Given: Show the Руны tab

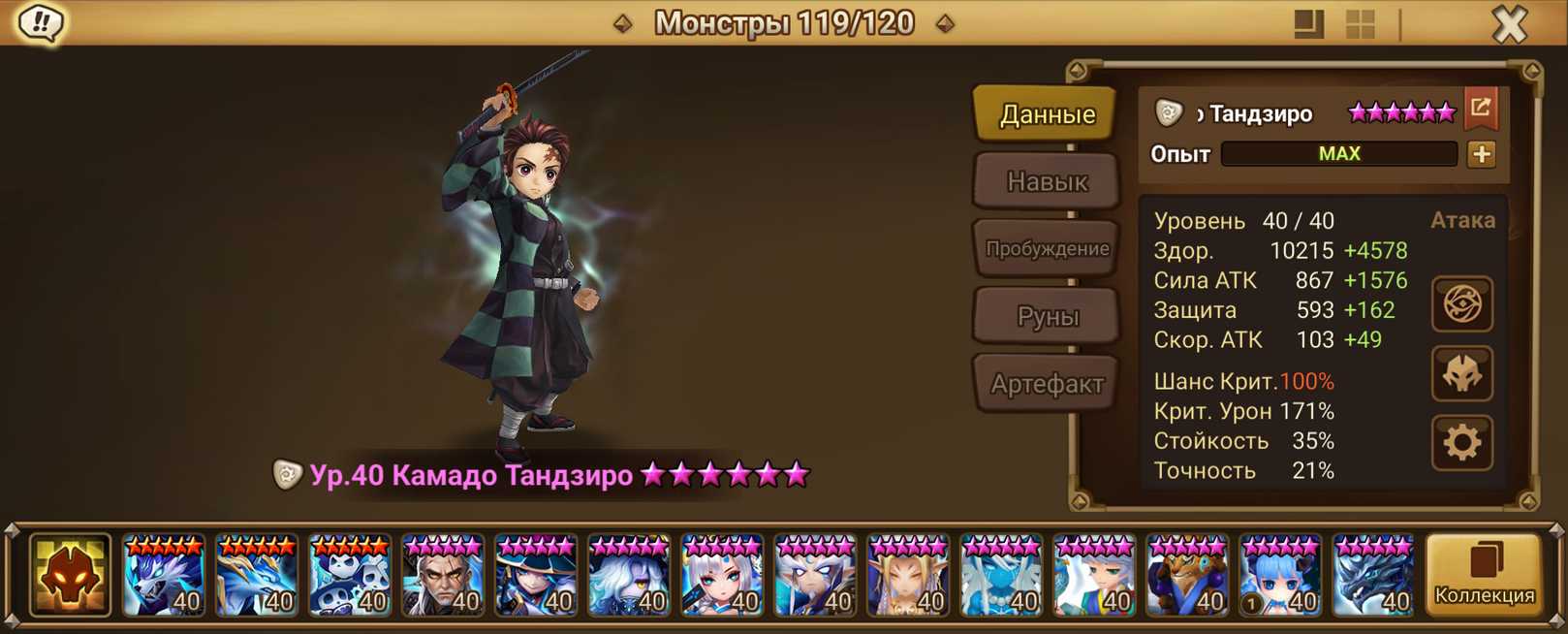Looking at the screenshot, I should pyautogui.click(x=1047, y=316).
